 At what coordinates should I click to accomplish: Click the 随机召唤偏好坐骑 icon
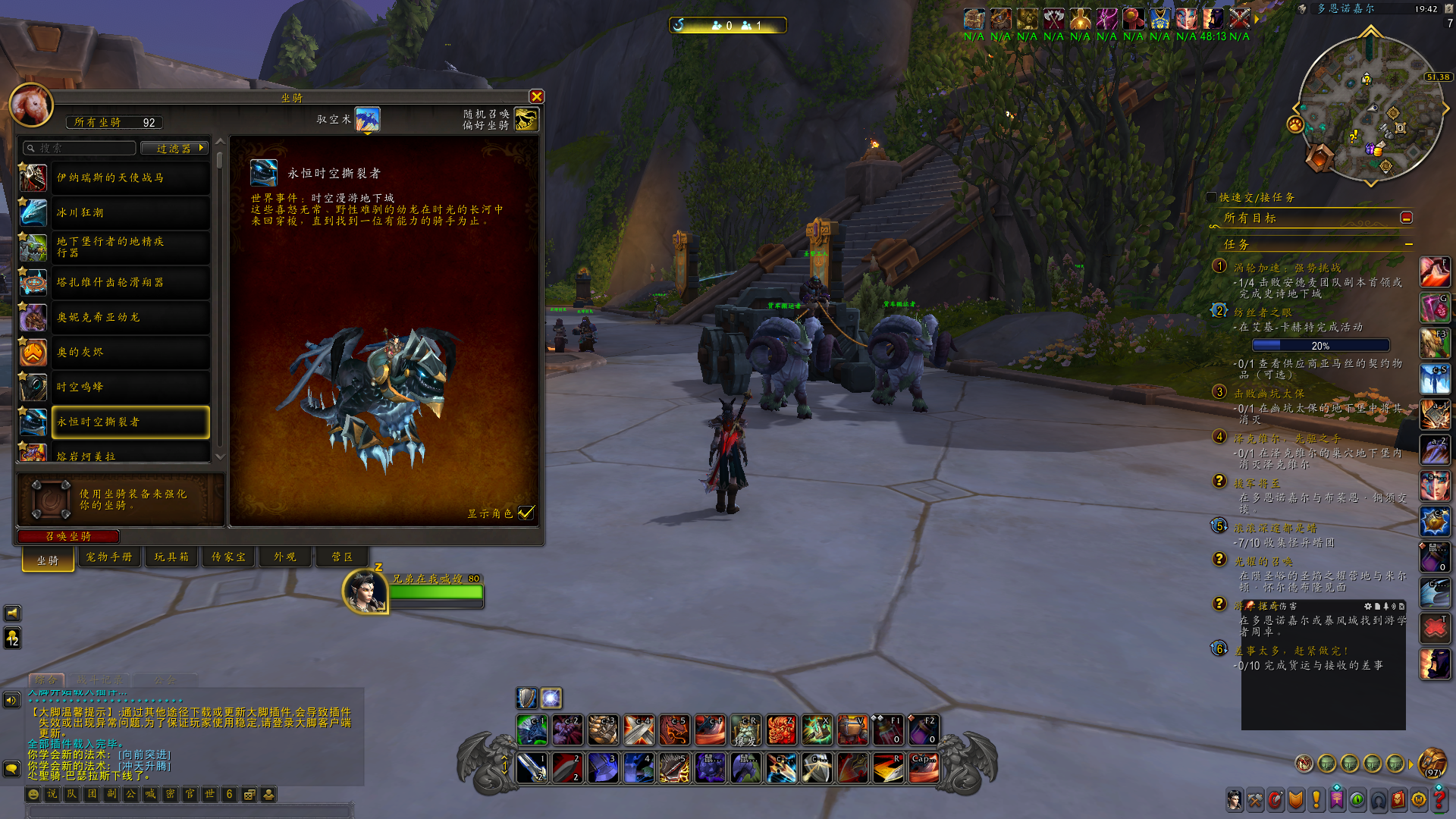point(526,119)
